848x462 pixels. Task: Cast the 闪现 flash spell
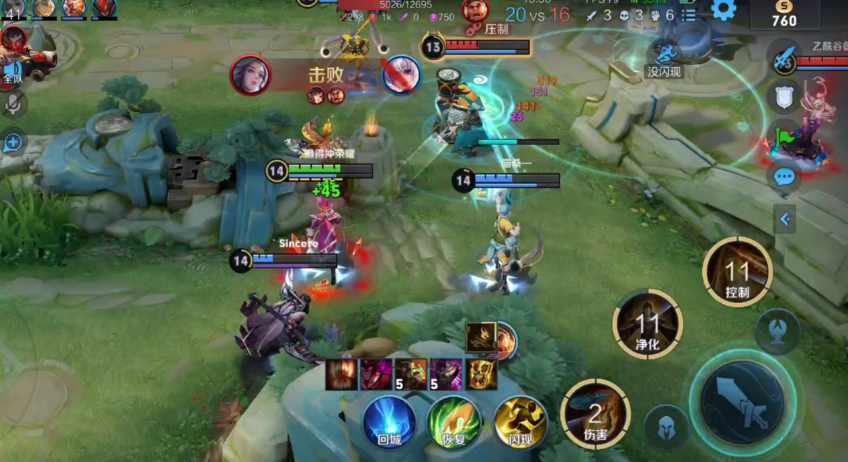[x=519, y=420]
